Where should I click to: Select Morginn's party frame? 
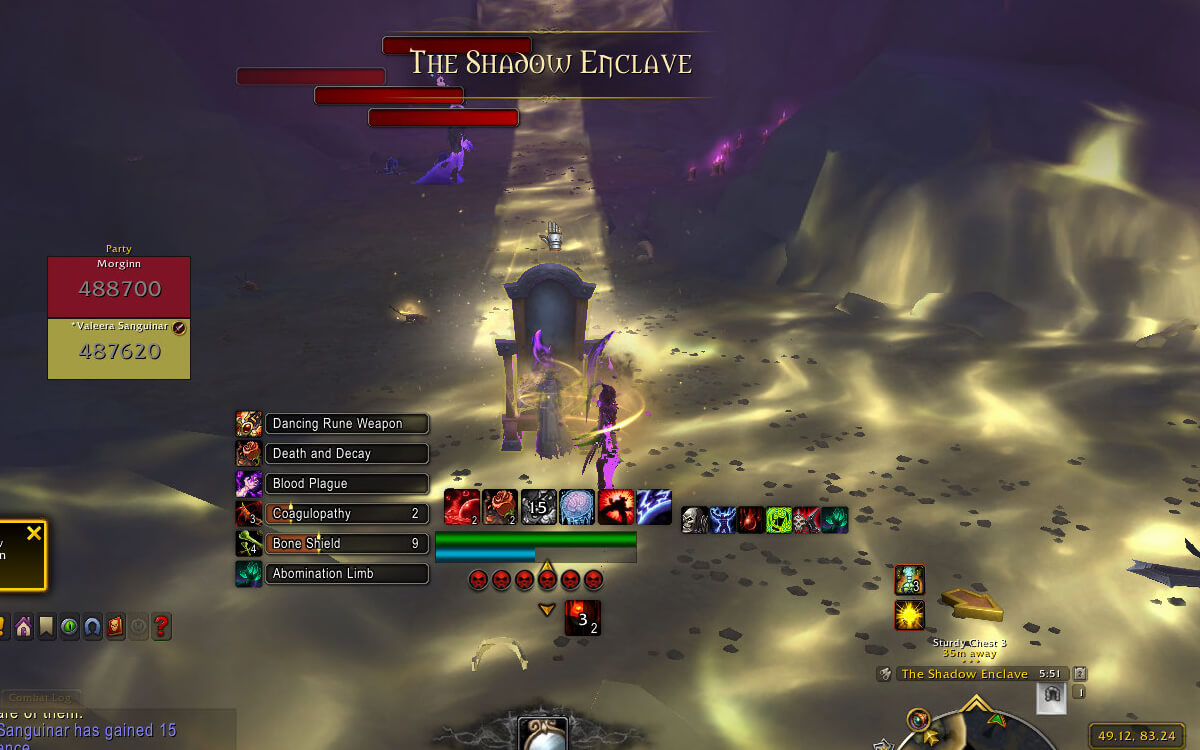[x=119, y=288]
